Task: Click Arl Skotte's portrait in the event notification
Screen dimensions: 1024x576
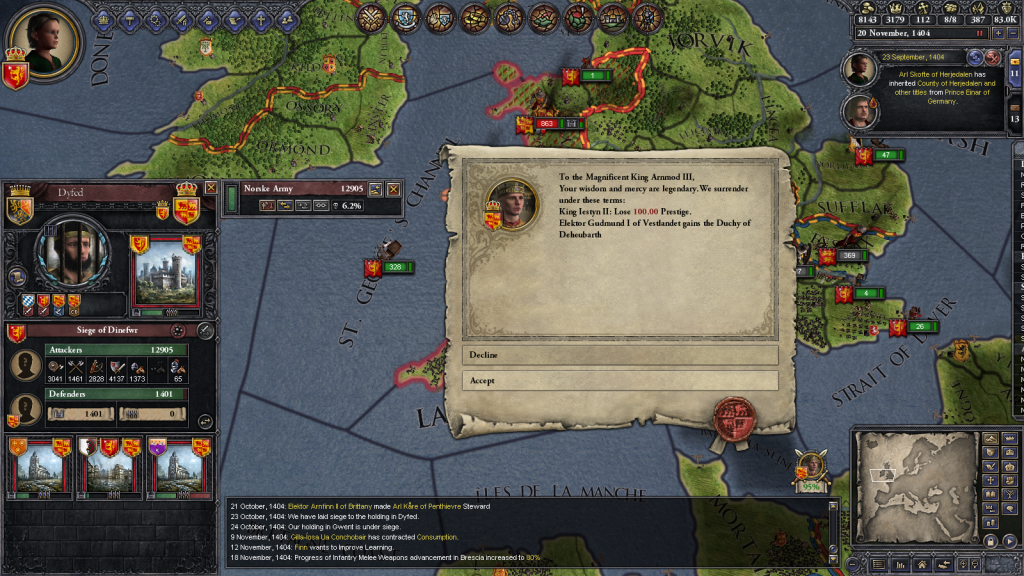Action: 859,68
